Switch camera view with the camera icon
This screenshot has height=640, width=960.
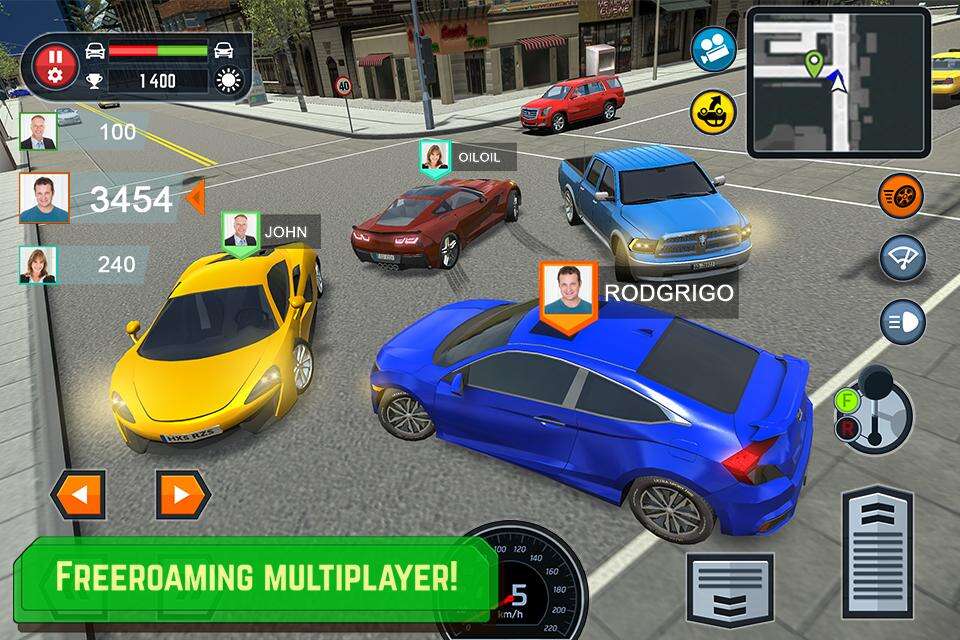tap(713, 49)
